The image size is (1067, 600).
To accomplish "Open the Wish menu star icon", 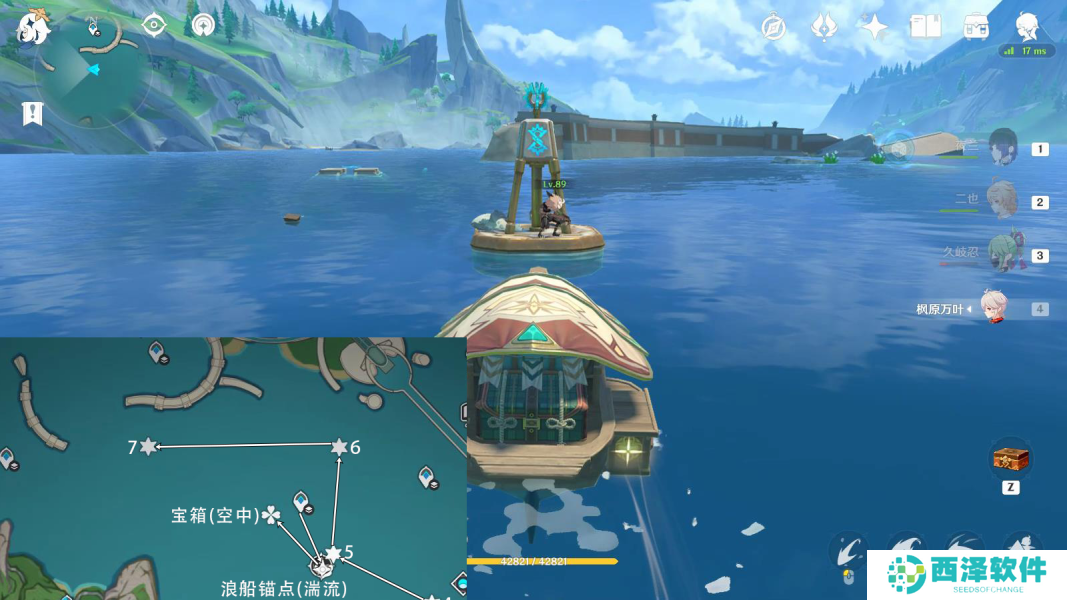I will coord(875,27).
